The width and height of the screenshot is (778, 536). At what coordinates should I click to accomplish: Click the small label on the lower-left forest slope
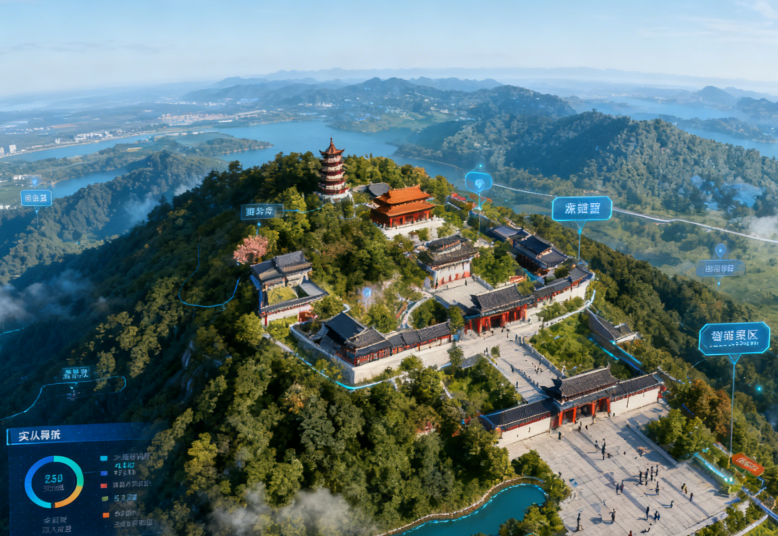76,373
